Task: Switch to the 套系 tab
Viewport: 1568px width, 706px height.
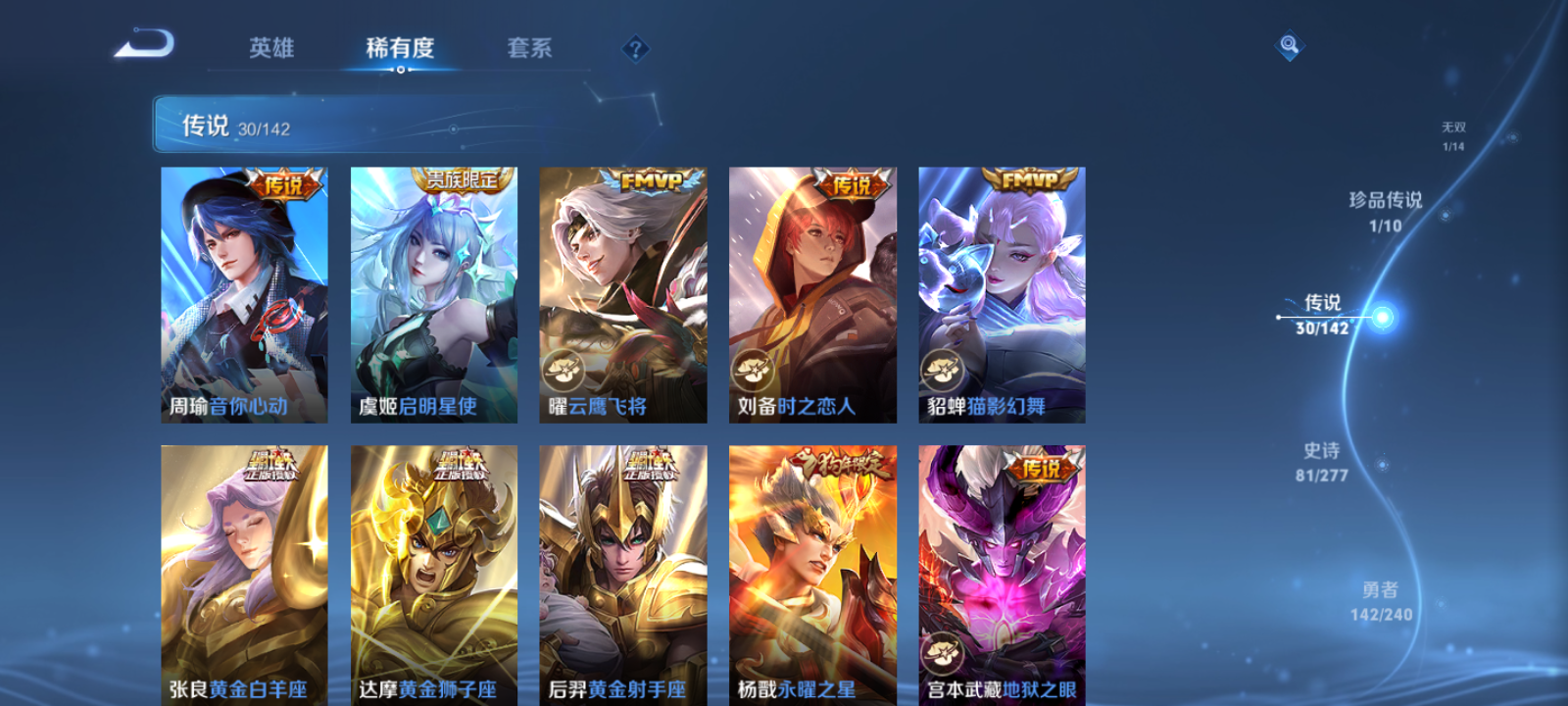Action: click(528, 49)
